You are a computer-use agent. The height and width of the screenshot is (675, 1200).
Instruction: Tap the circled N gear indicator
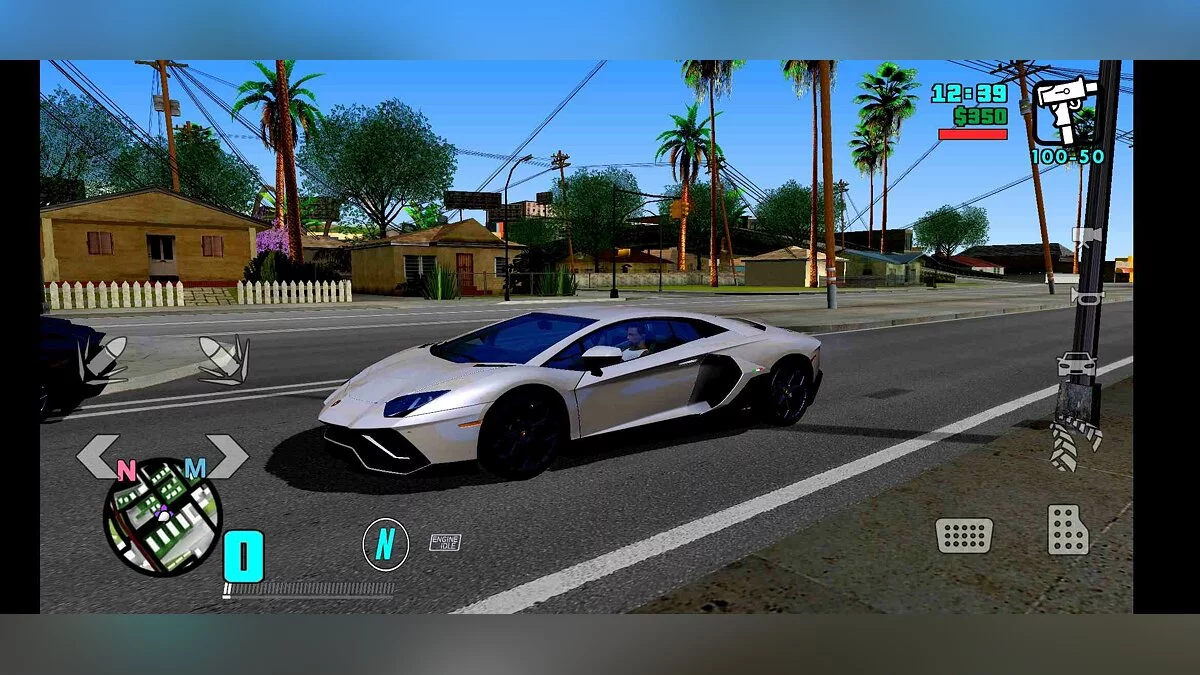(x=385, y=545)
